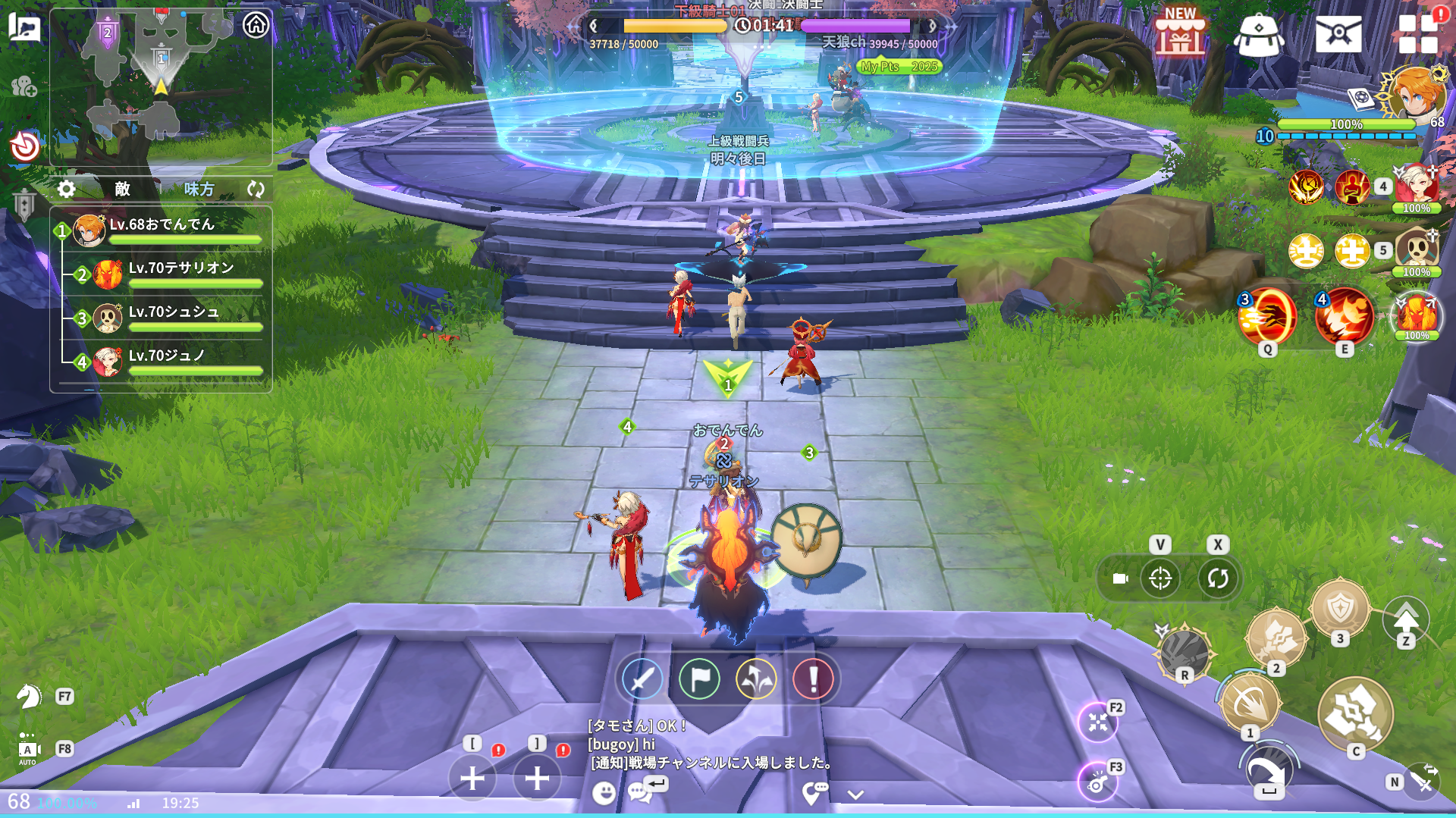The height and width of the screenshot is (818, 1456).
Task: Open the NEW gift shop icon
Action: pos(1179,33)
